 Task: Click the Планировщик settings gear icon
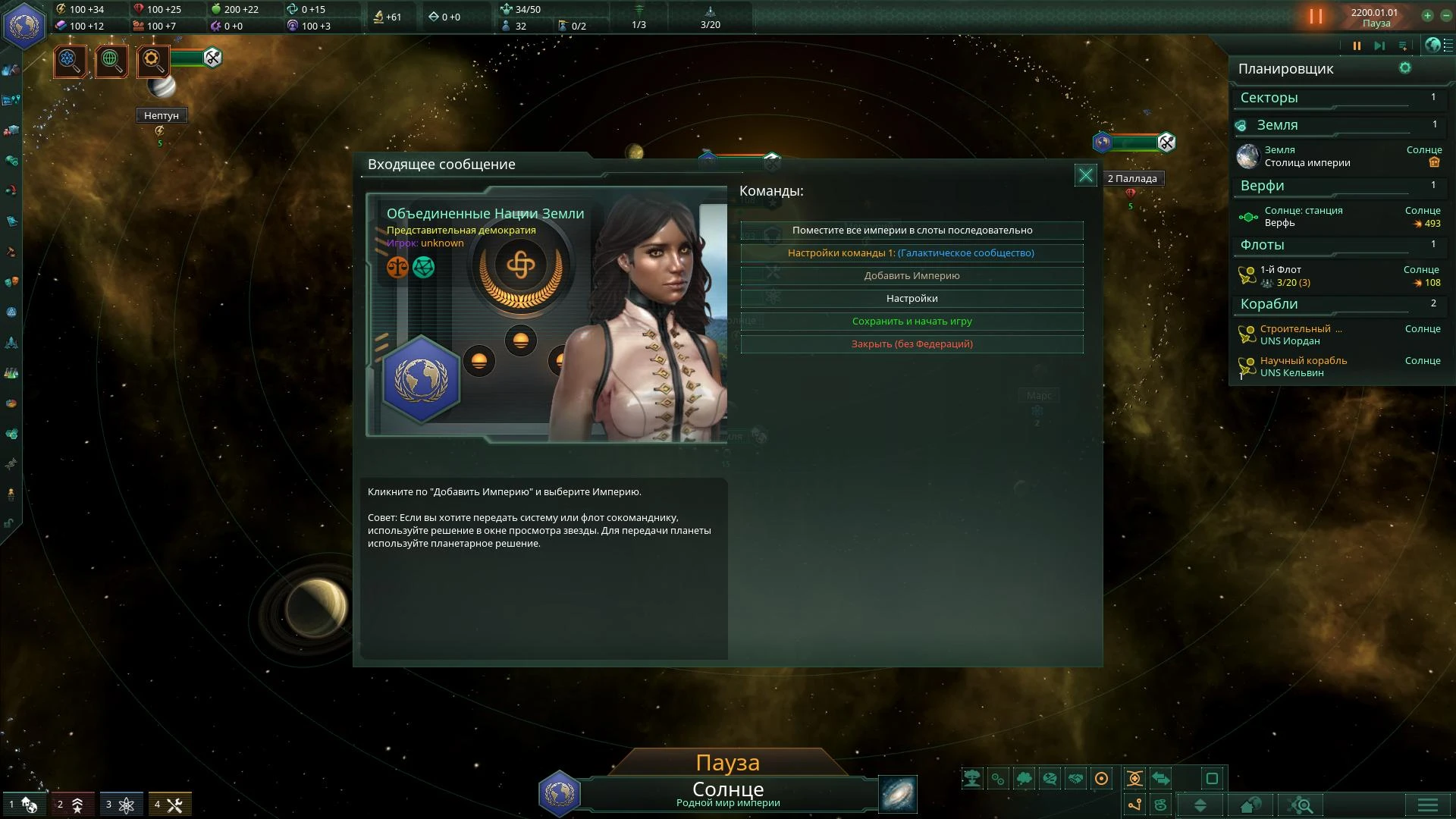[1407, 68]
